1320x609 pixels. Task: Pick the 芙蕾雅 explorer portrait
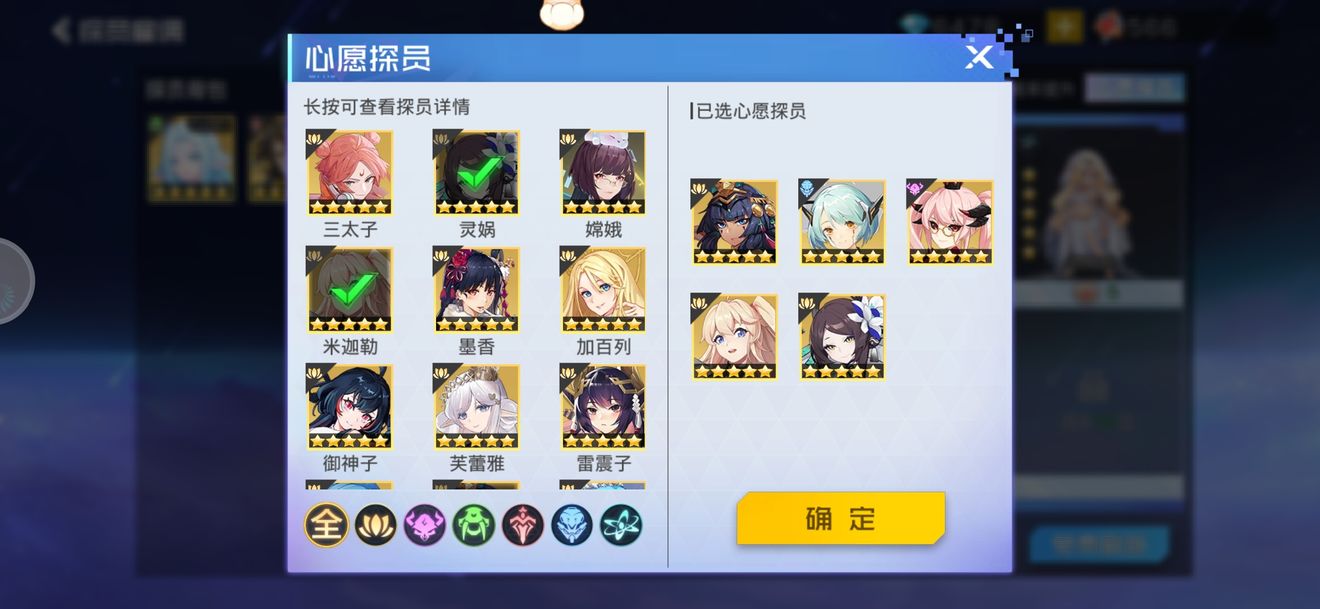pos(476,406)
